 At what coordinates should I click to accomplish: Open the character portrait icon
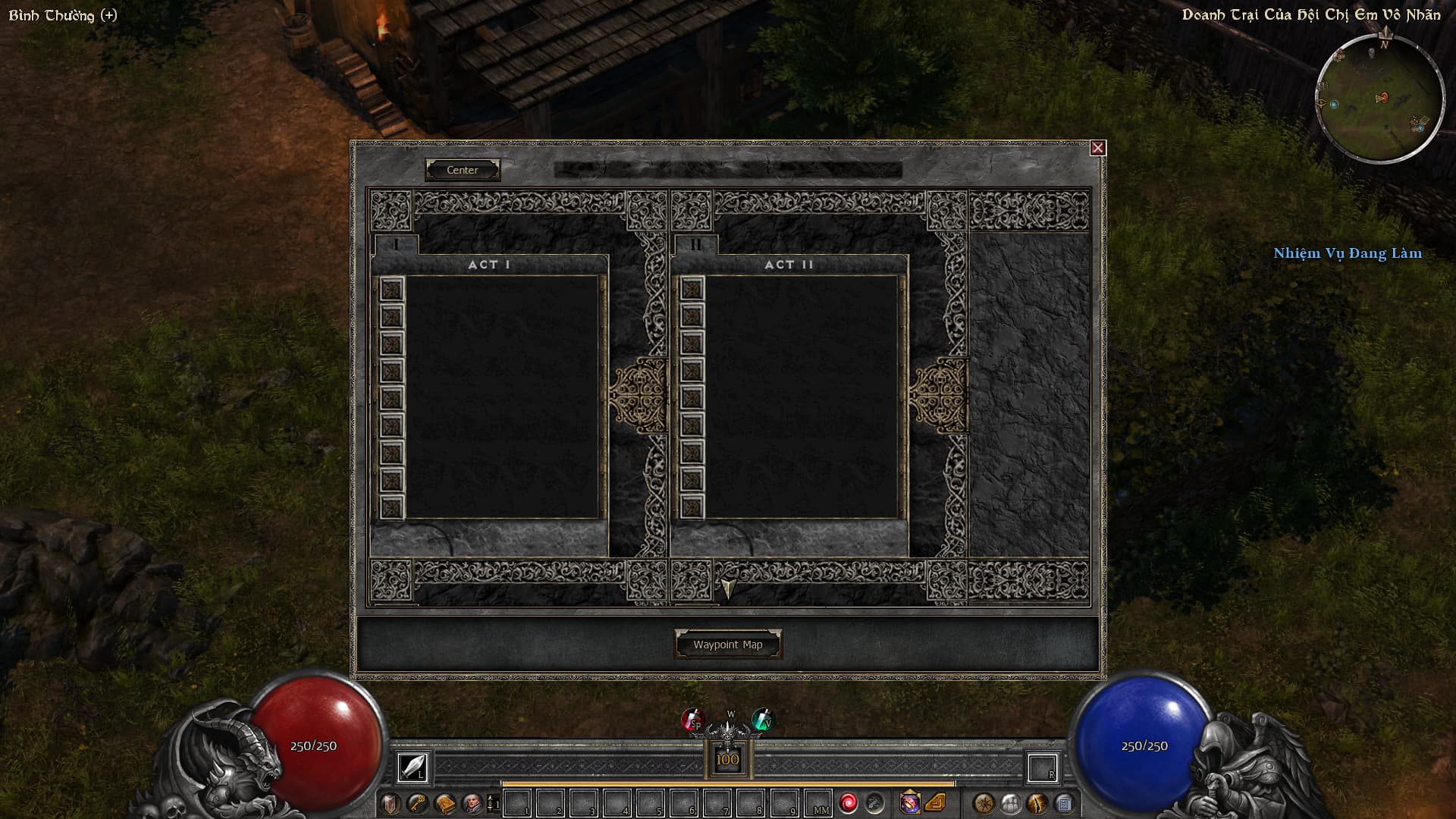(x=472, y=803)
